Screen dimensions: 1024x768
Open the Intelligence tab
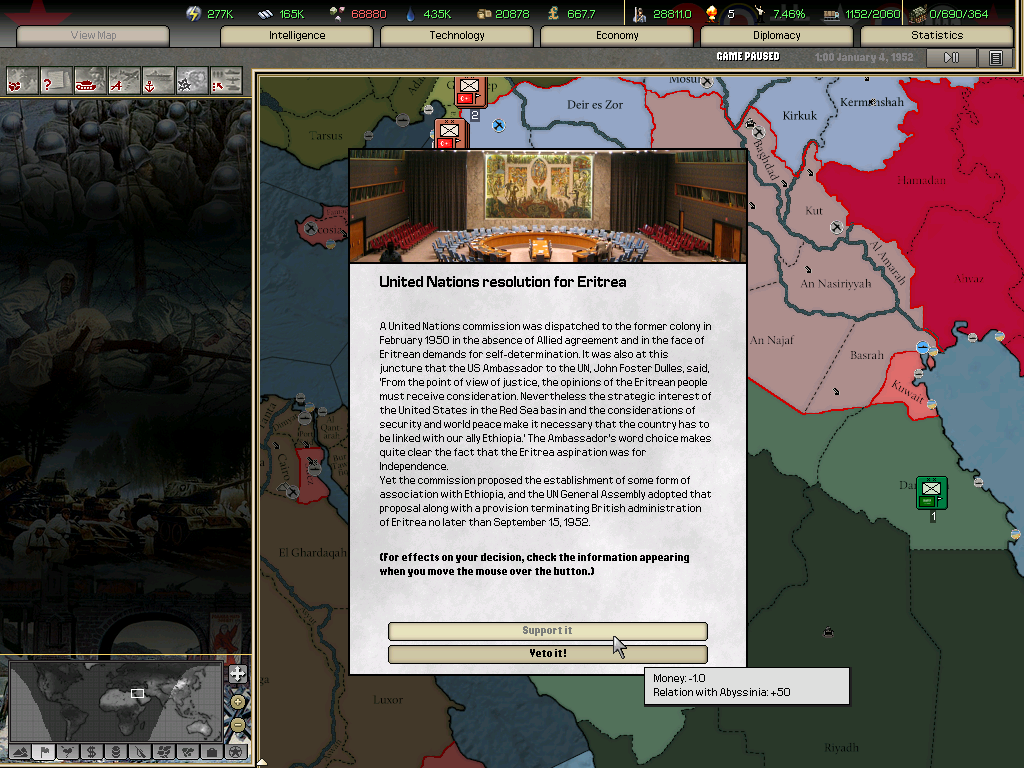click(x=297, y=36)
